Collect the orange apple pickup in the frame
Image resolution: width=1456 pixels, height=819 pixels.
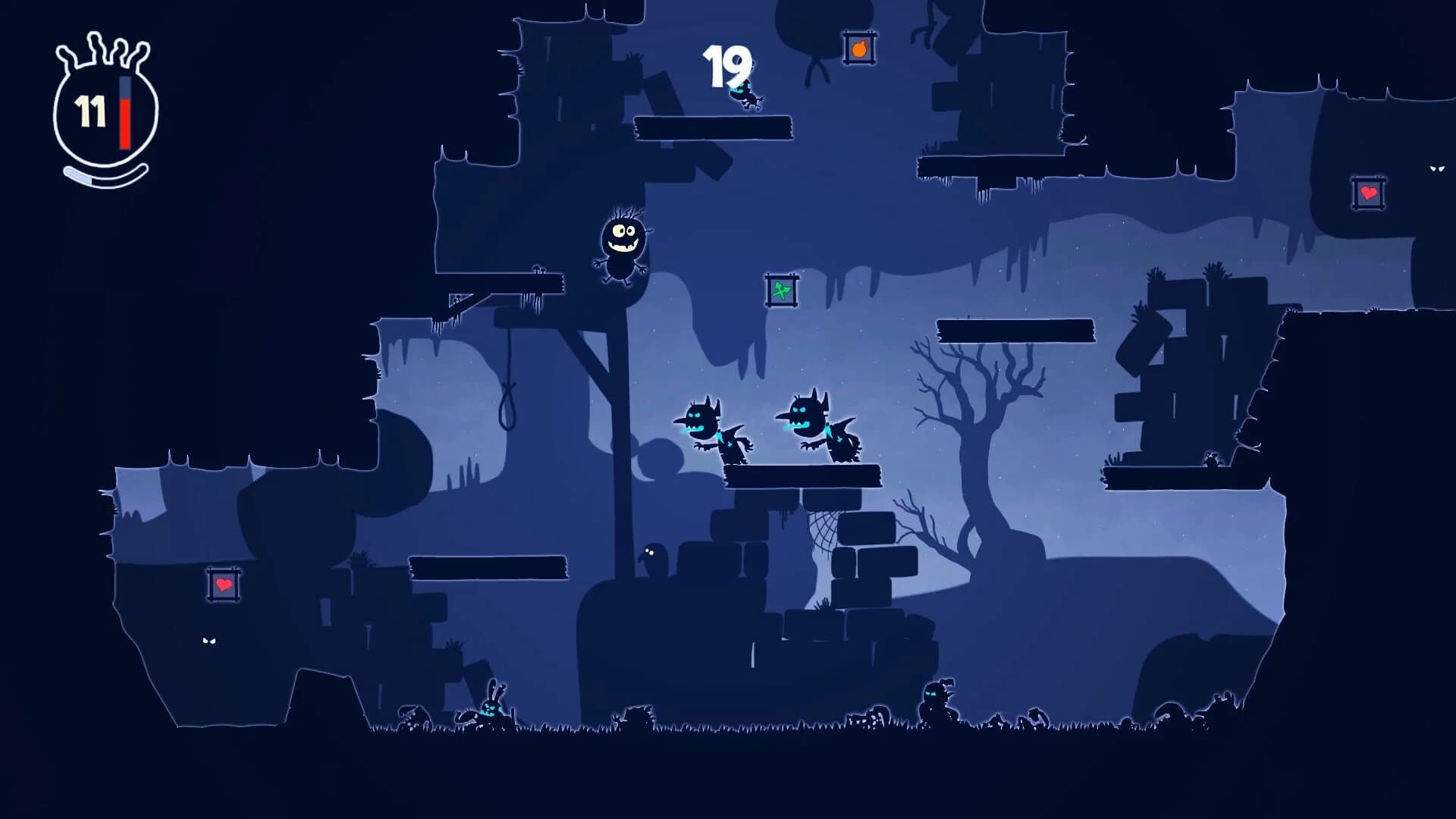point(858,49)
